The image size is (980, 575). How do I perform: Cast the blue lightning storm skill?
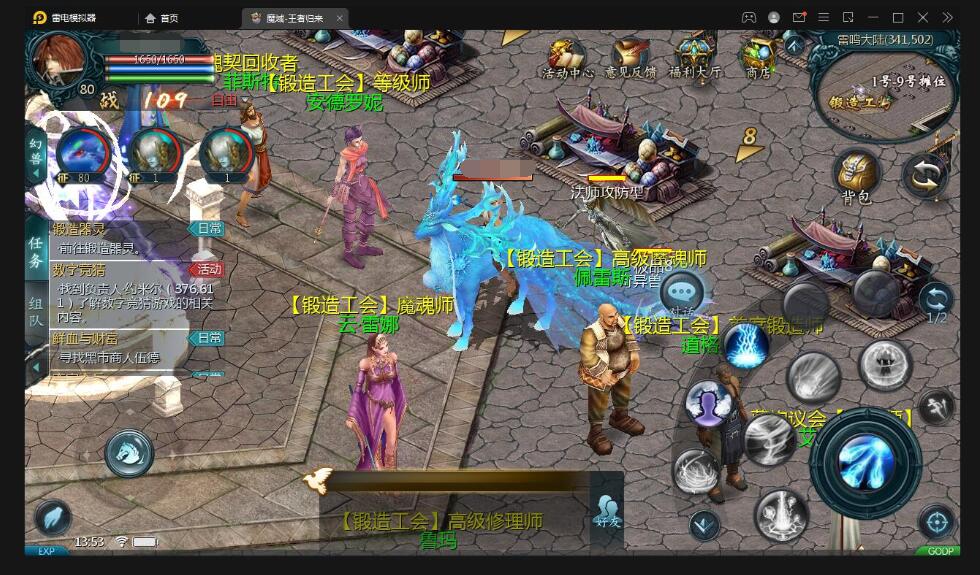(x=746, y=346)
